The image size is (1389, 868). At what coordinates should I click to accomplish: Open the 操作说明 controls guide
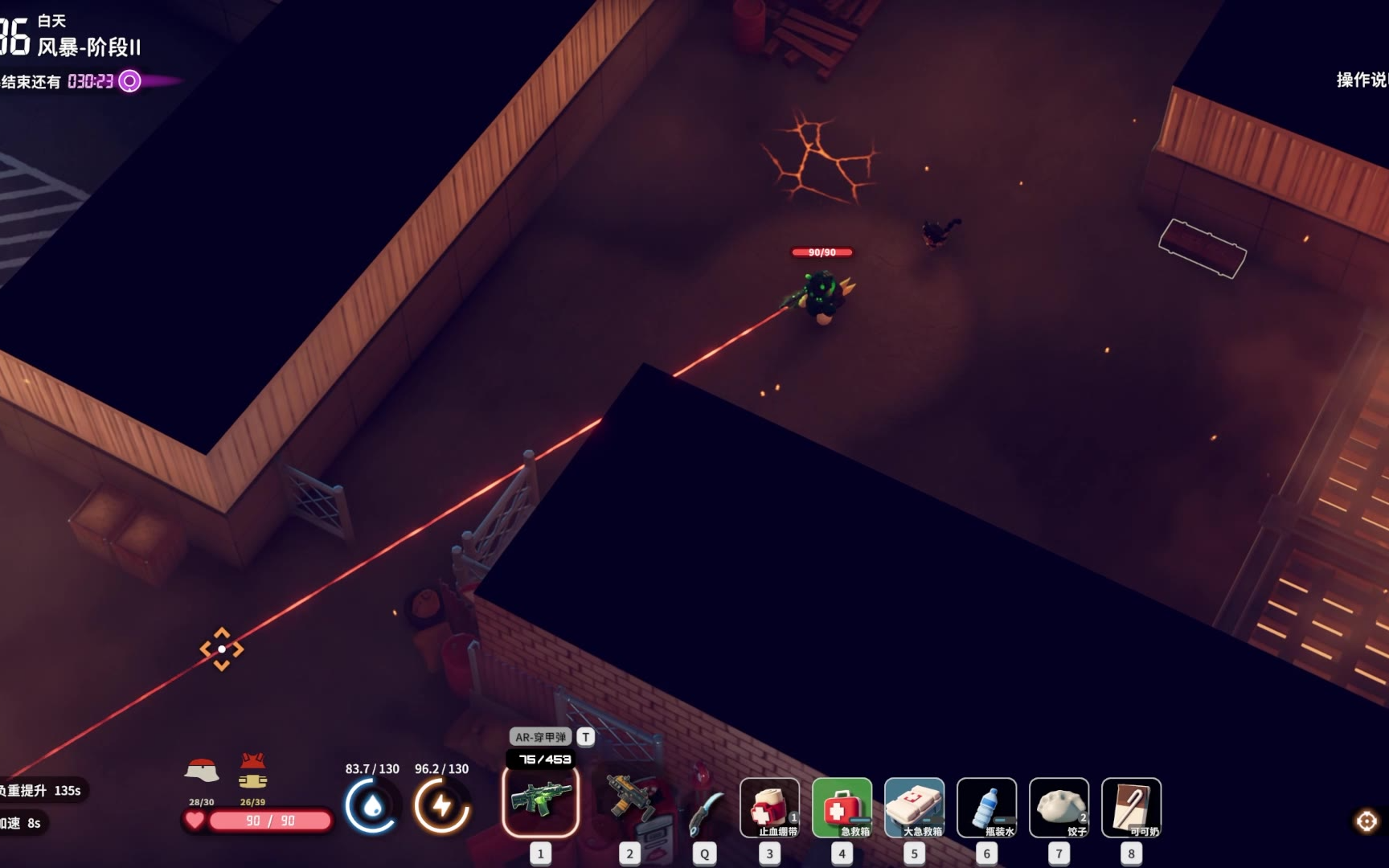coord(1362,80)
